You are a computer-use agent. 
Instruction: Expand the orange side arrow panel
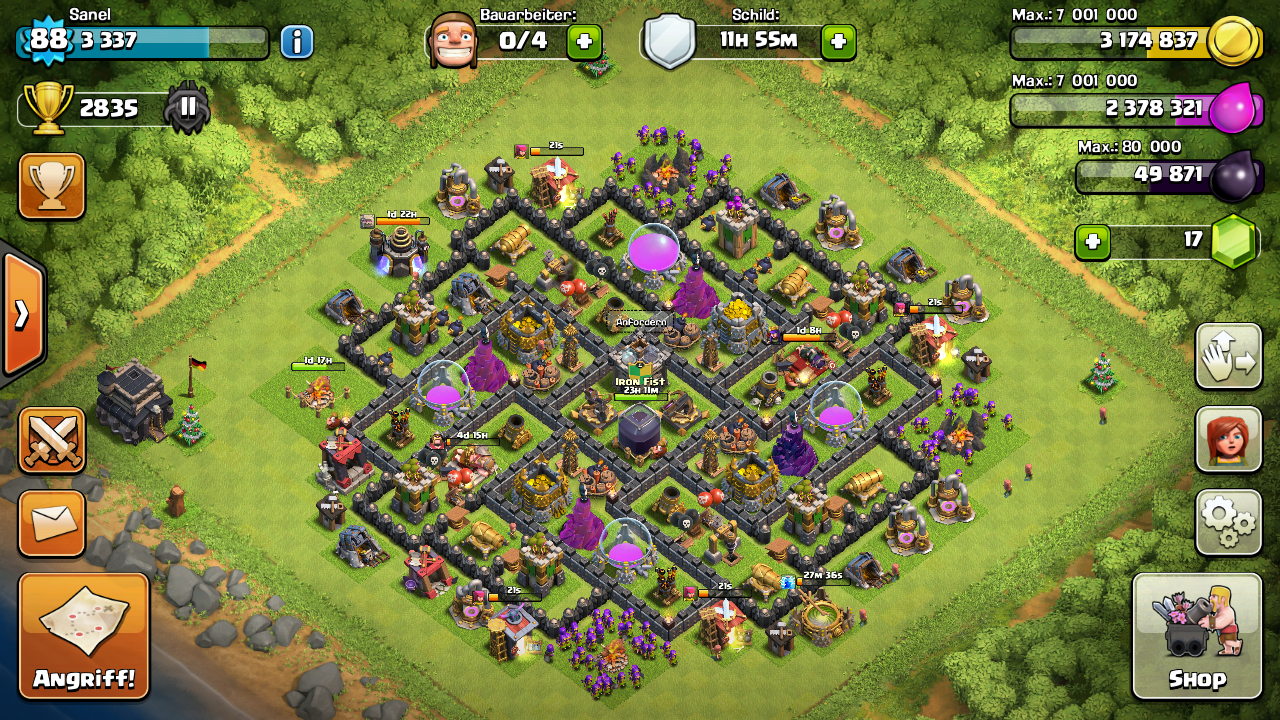(22, 314)
